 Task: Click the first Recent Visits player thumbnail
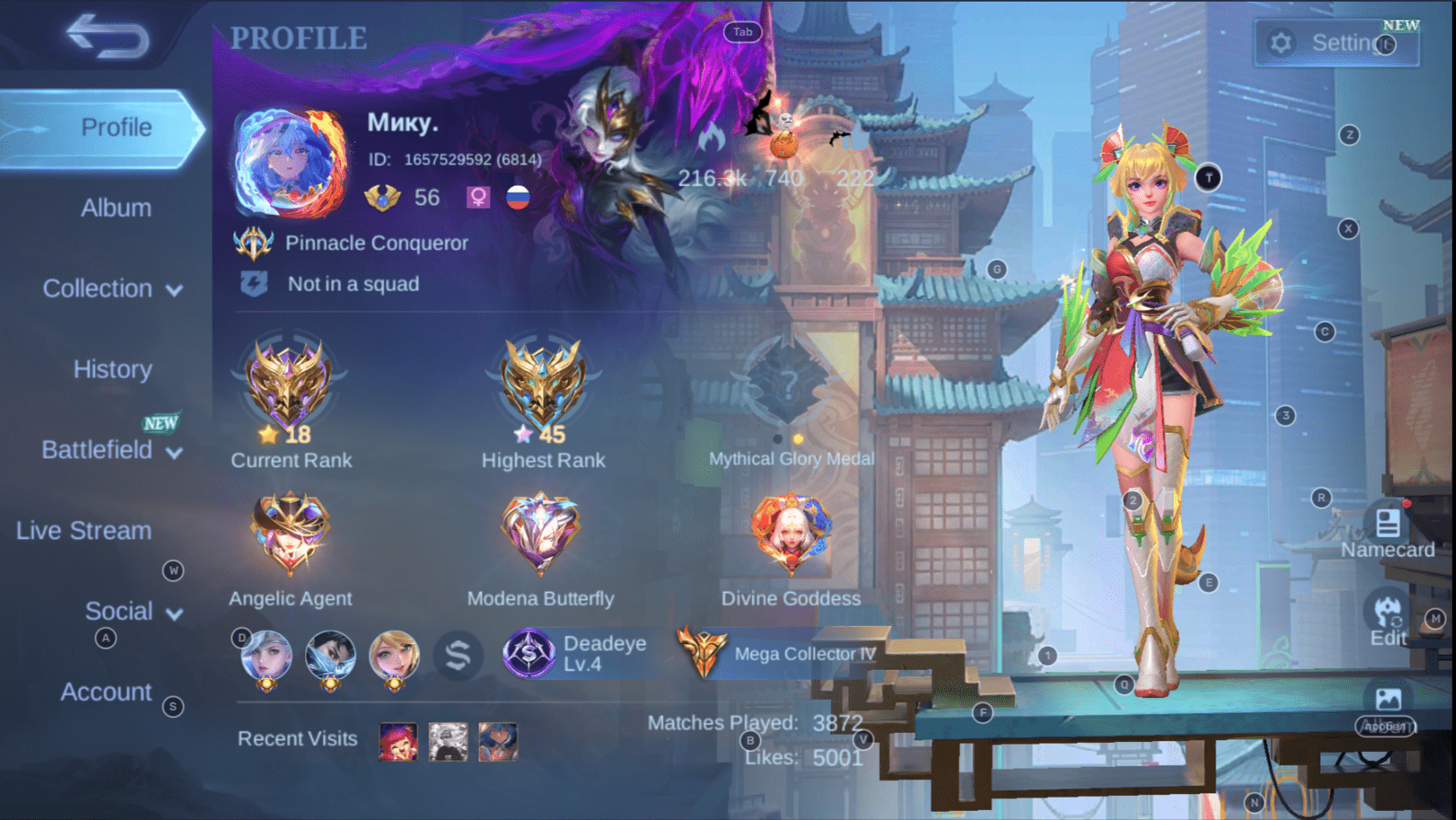pyautogui.click(x=397, y=740)
